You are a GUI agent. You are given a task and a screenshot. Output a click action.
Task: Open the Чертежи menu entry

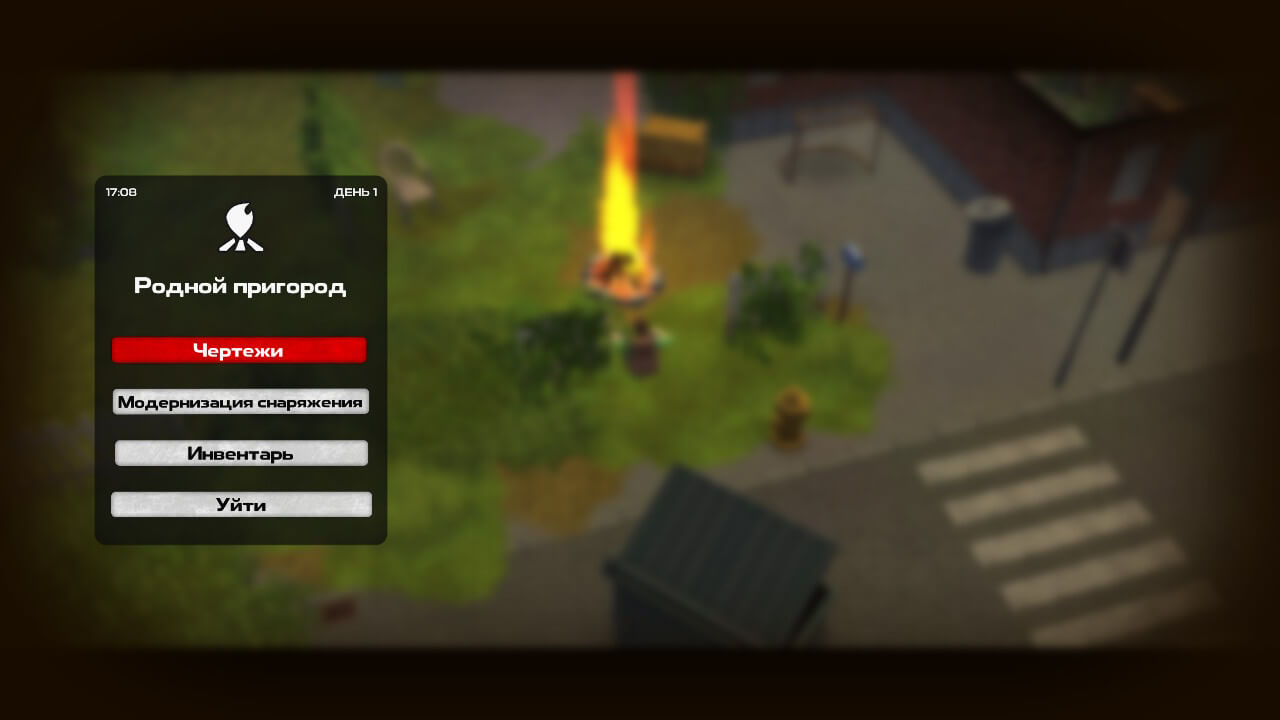pyautogui.click(x=239, y=350)
